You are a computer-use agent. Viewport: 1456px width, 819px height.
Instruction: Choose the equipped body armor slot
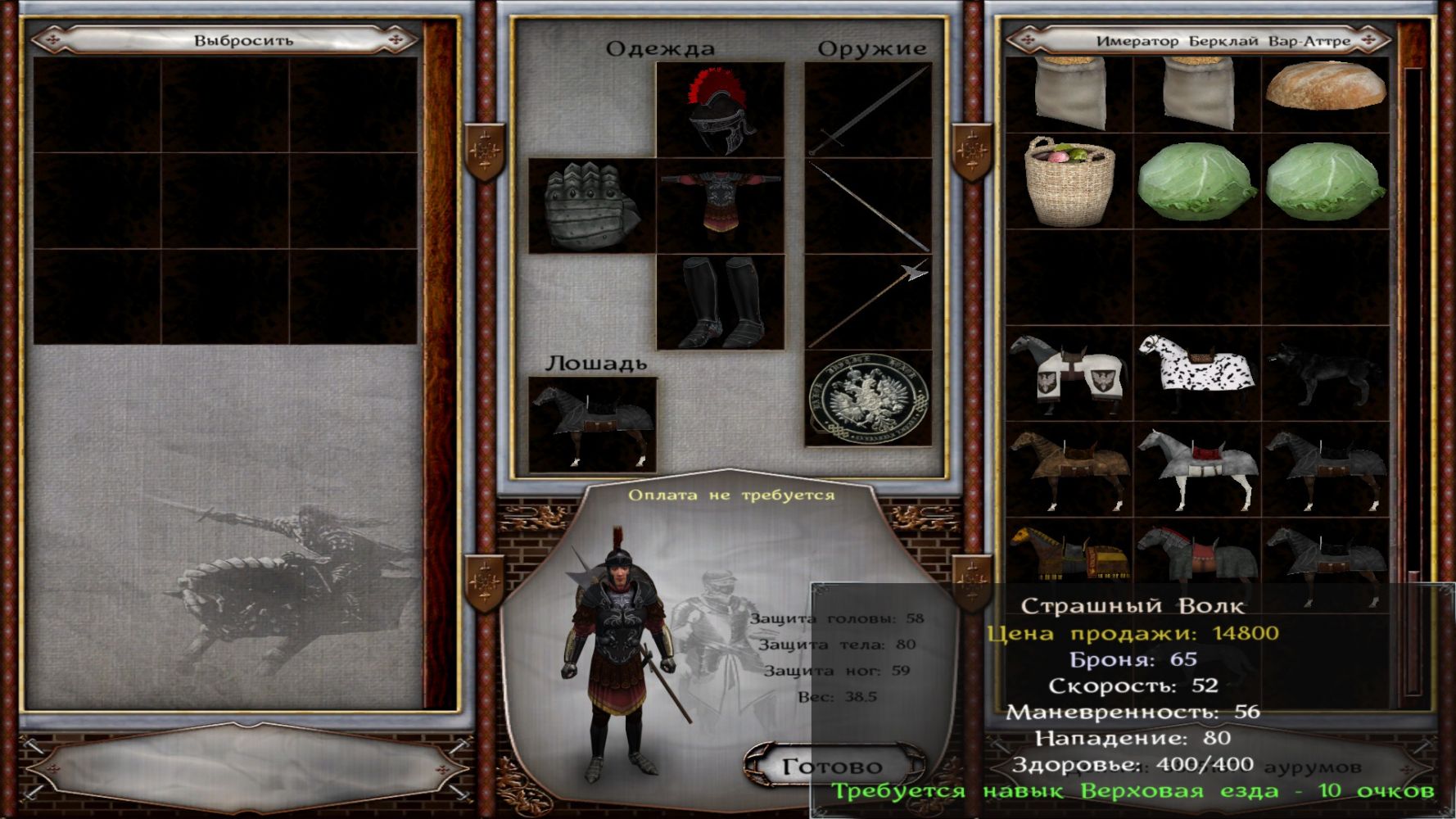720,206
